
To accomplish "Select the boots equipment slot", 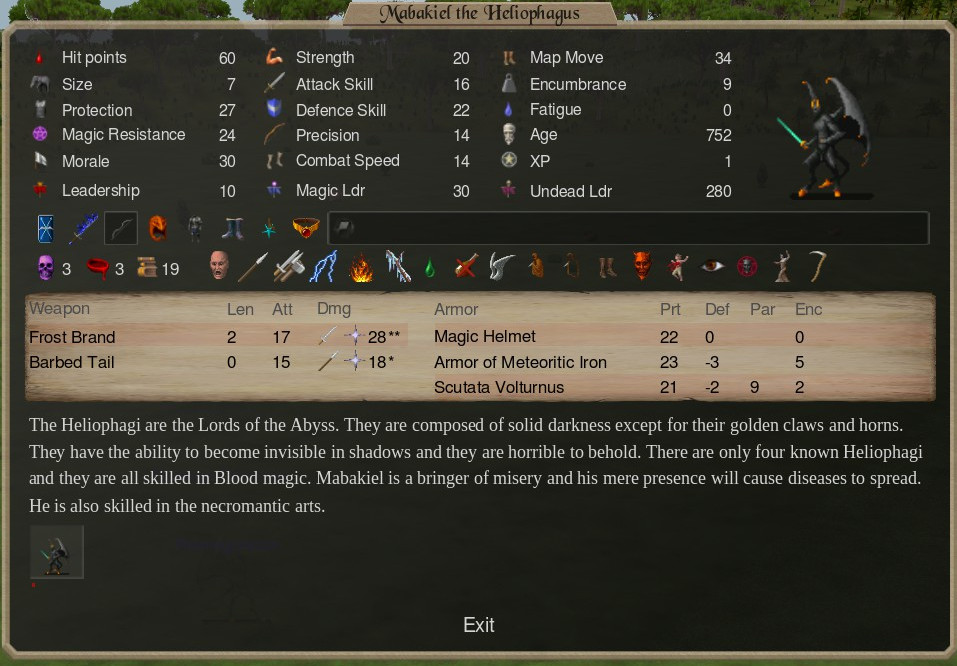I will click(234, 229).
